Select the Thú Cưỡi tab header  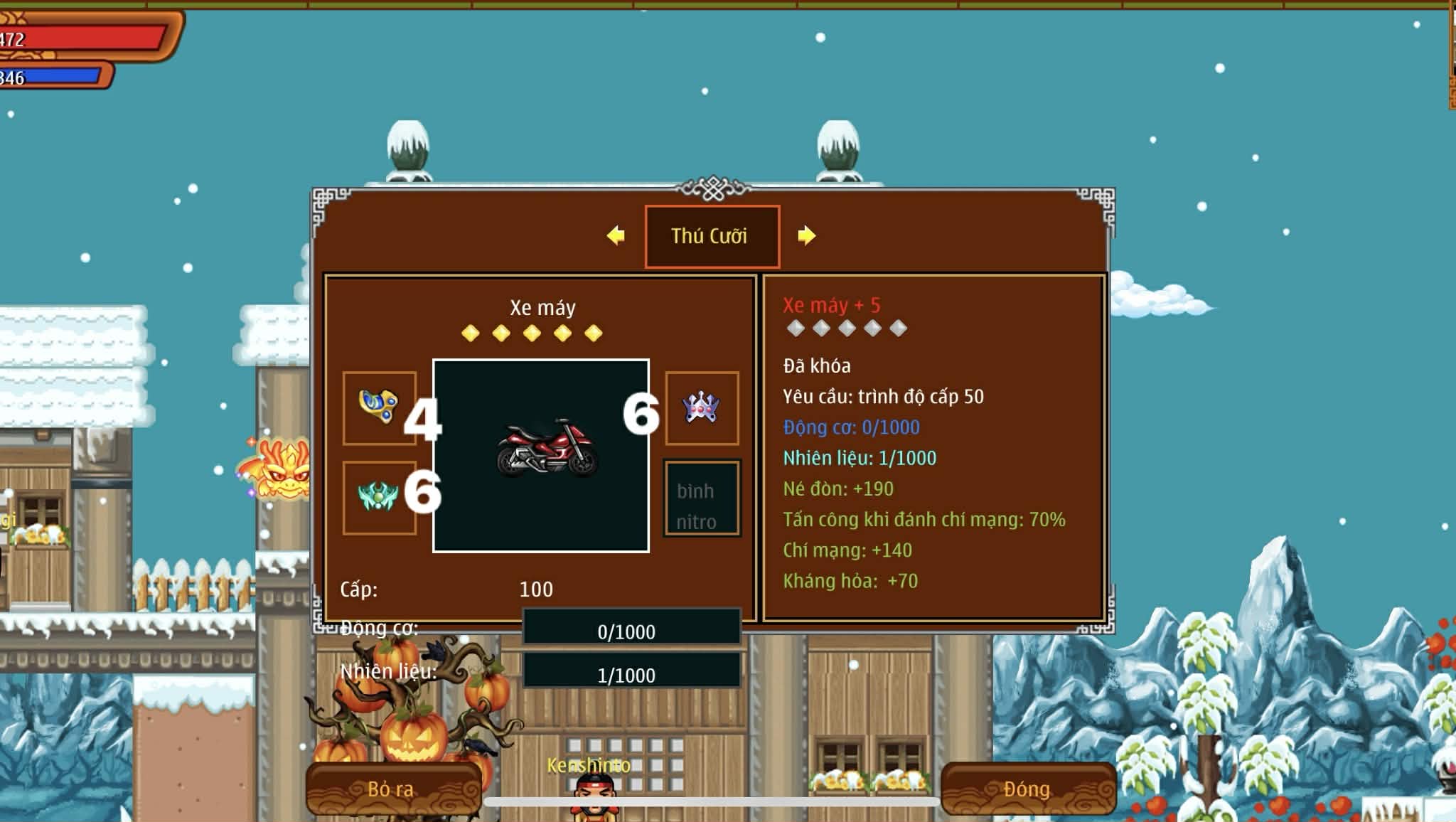pos(712,236)
